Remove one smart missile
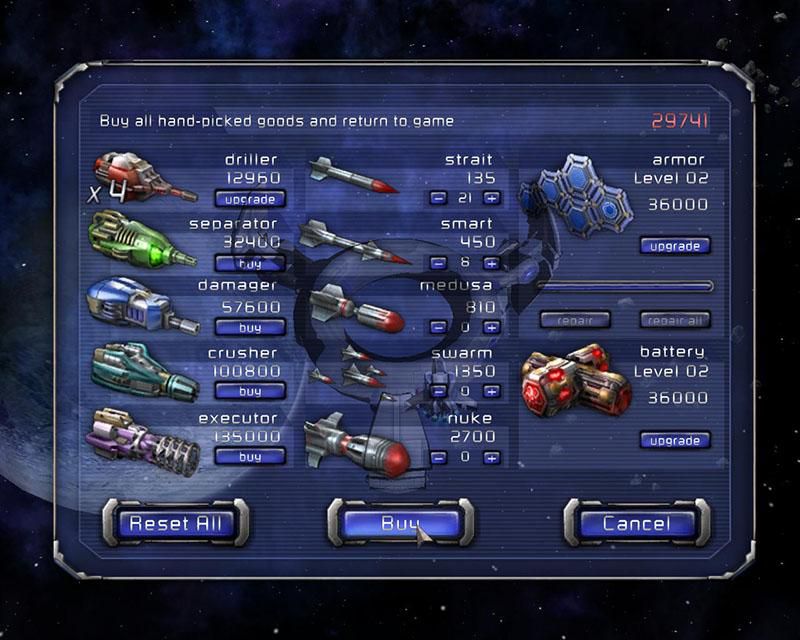This screenshot has width=800, height=640. 438,263
